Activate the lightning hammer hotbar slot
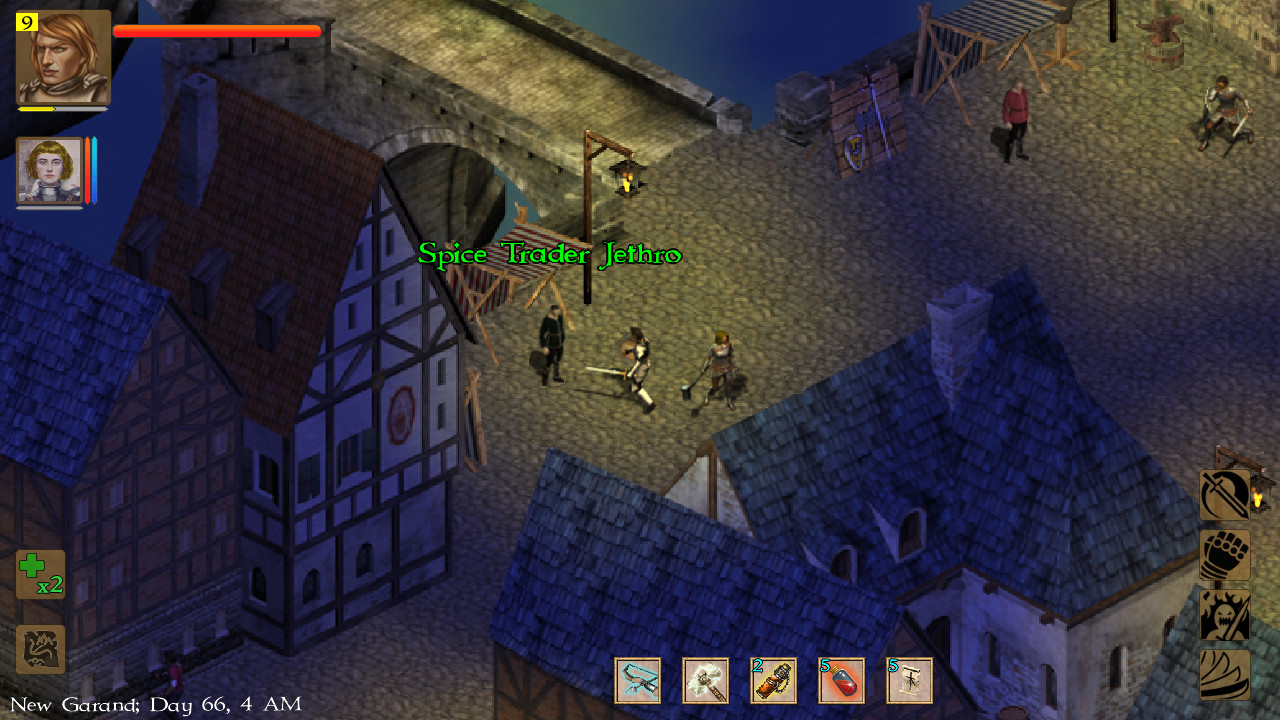Viewport: 1280px width, 720px height. coord(705,681)
